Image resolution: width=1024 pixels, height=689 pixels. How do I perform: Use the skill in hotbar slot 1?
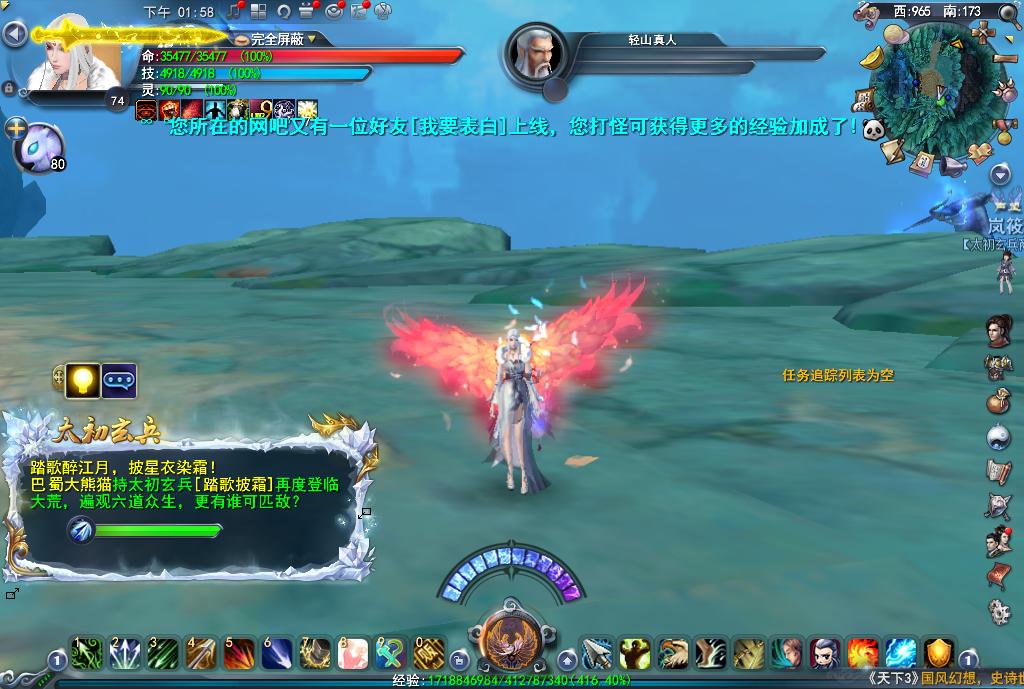tap(85, 654)
